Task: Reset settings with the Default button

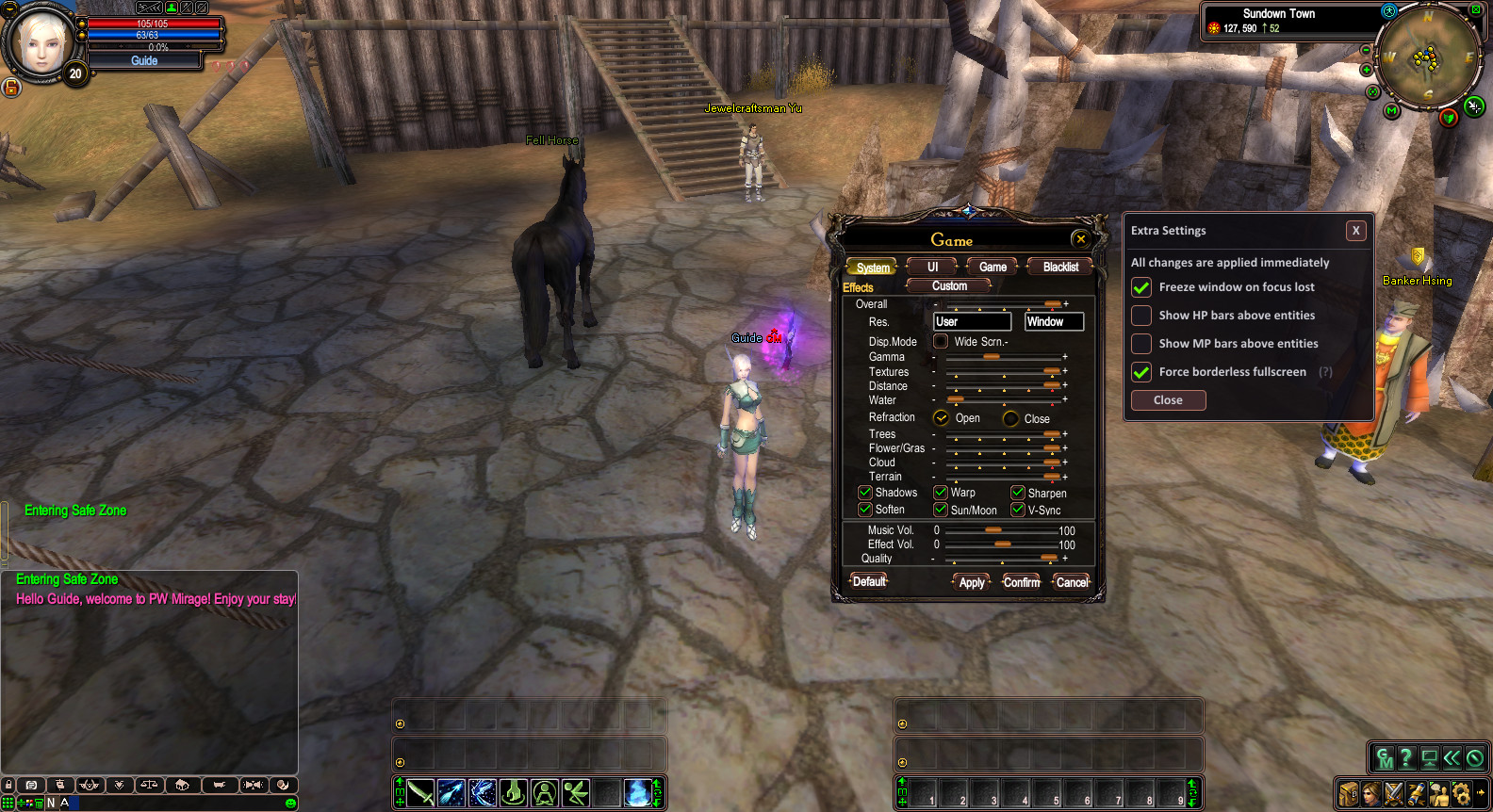Action: [x=869, y=581]
